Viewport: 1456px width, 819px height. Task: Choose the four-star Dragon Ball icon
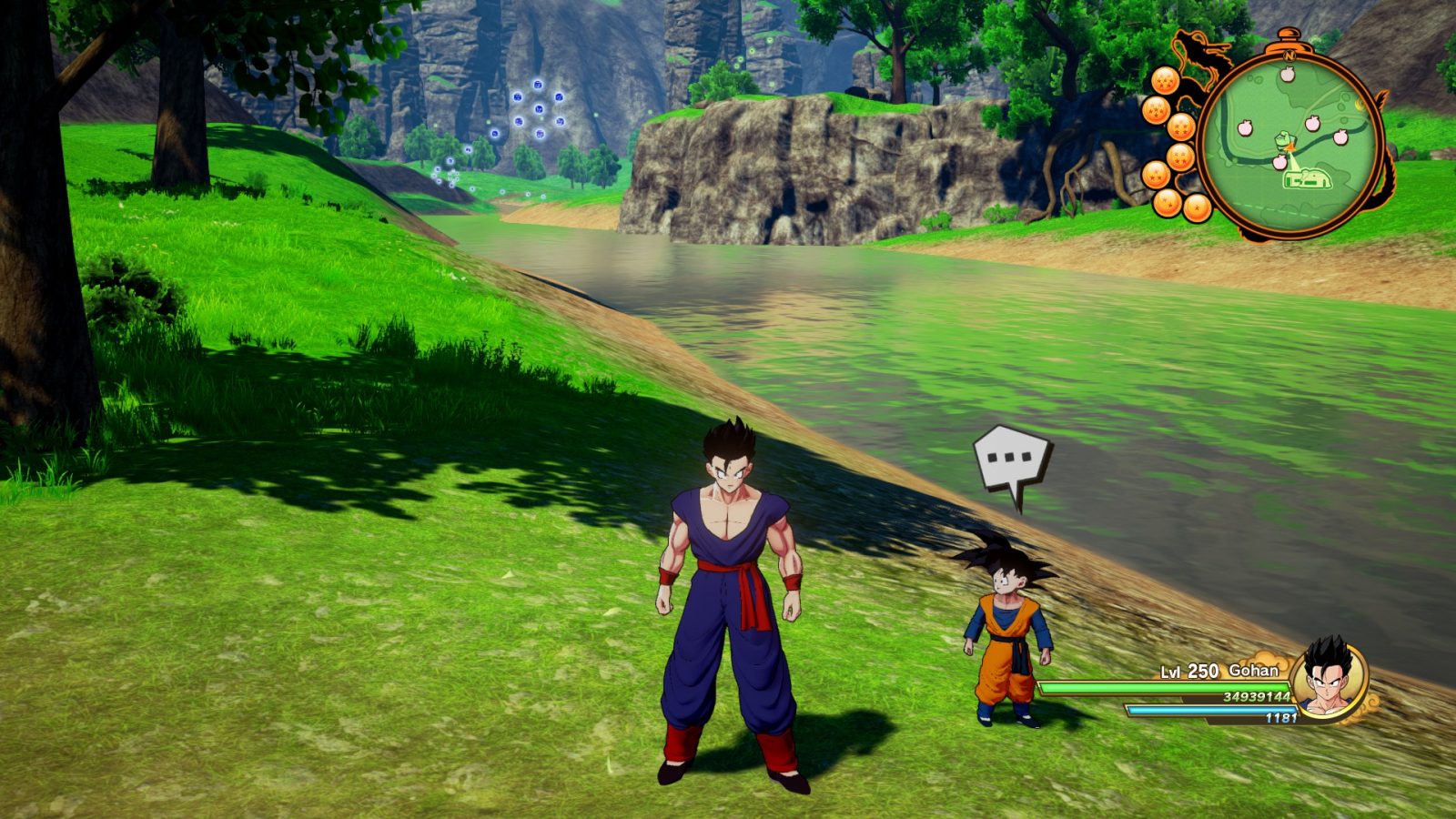coord(1180,157)
